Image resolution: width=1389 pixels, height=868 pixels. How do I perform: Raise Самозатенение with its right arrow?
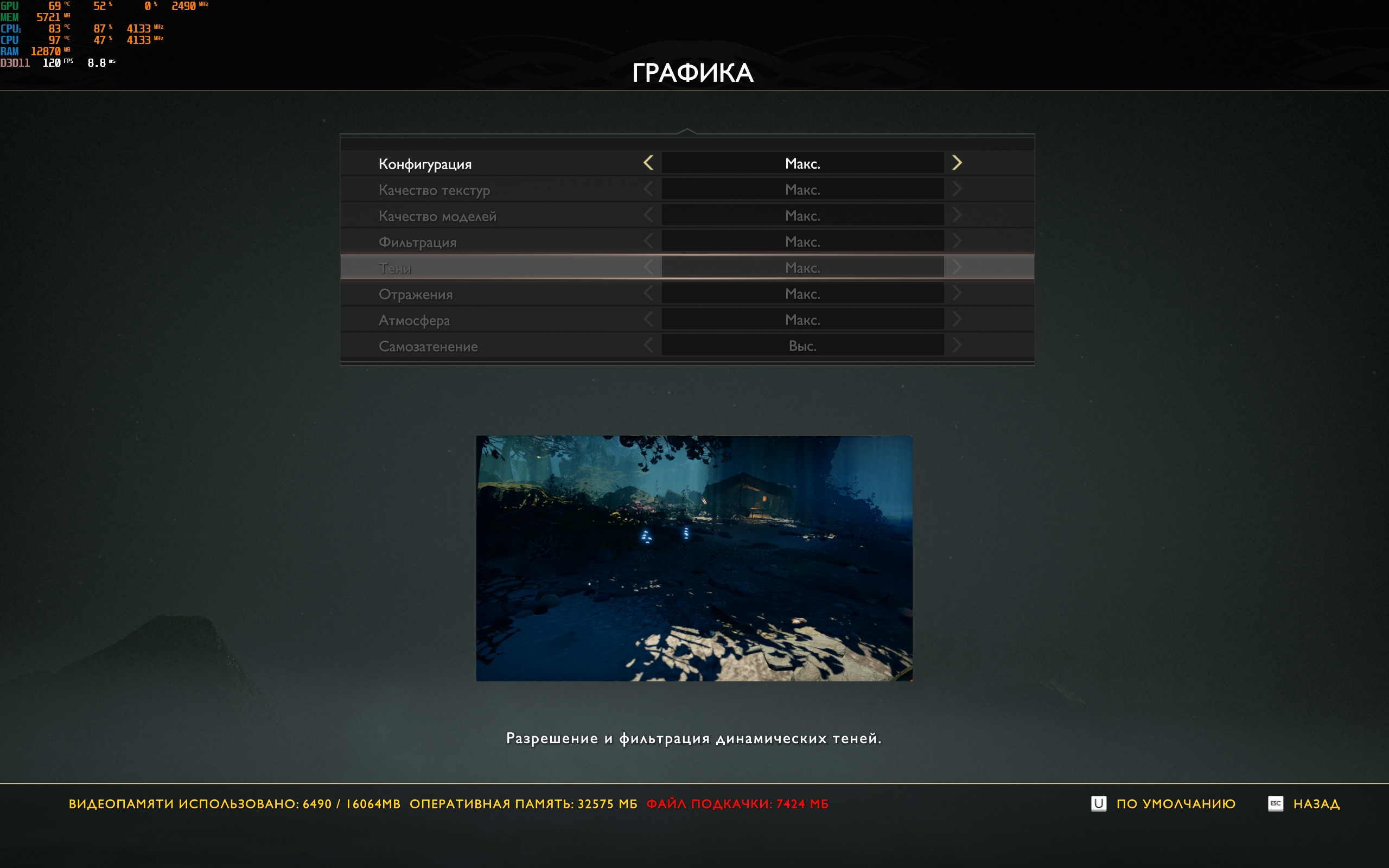[956, 346]
